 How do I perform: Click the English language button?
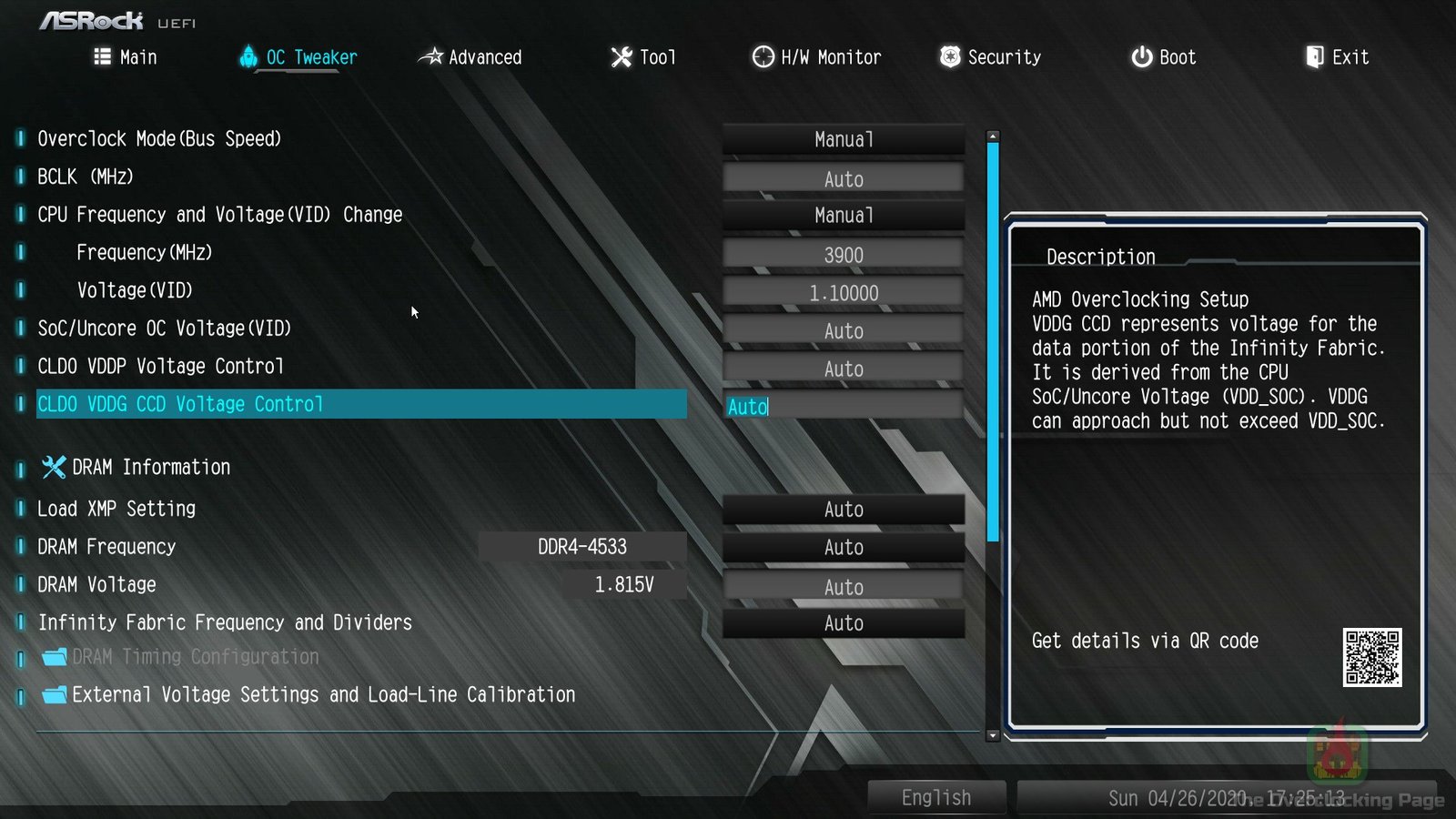[936, 798]
